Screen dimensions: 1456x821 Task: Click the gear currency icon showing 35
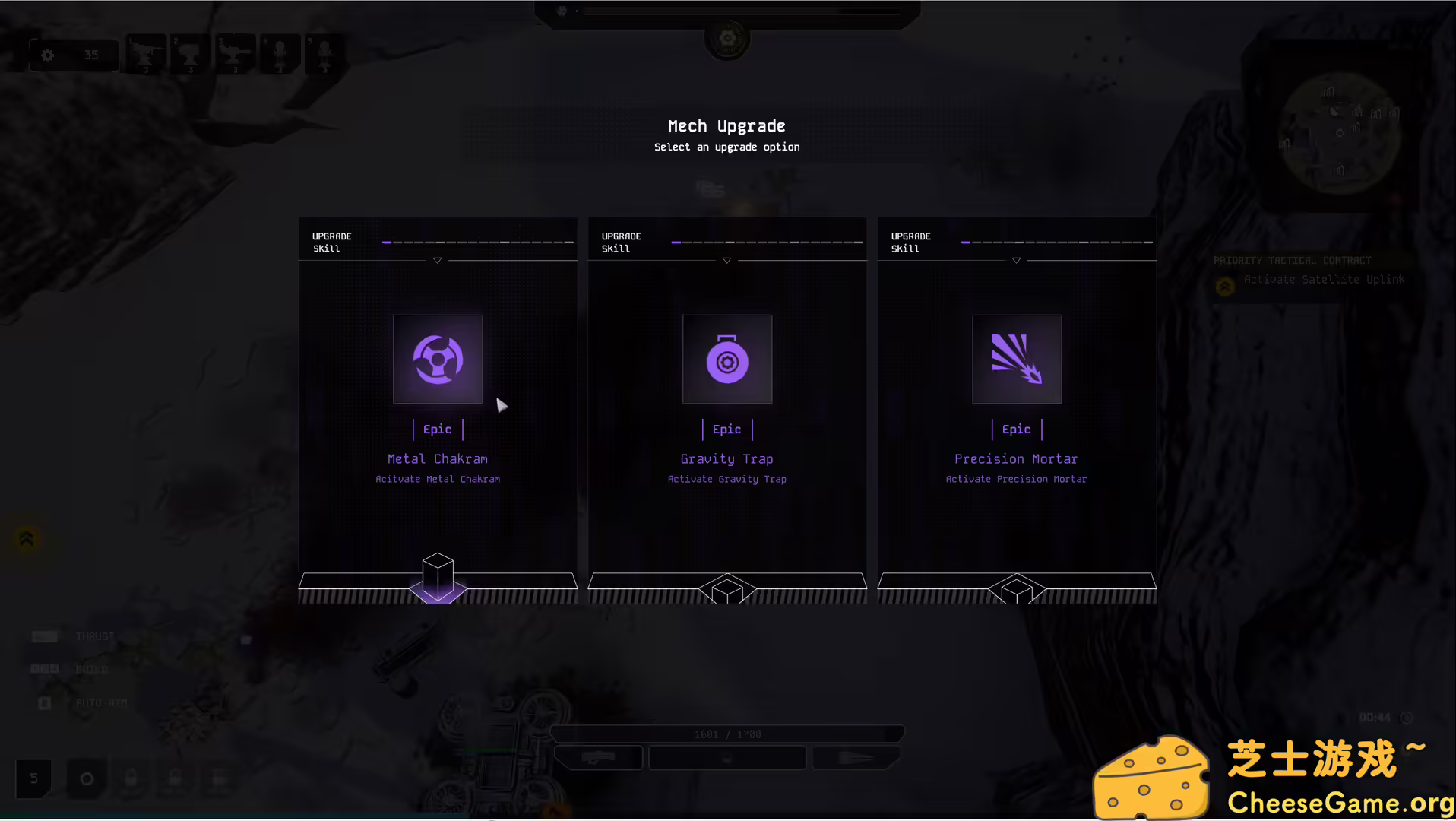72,55
